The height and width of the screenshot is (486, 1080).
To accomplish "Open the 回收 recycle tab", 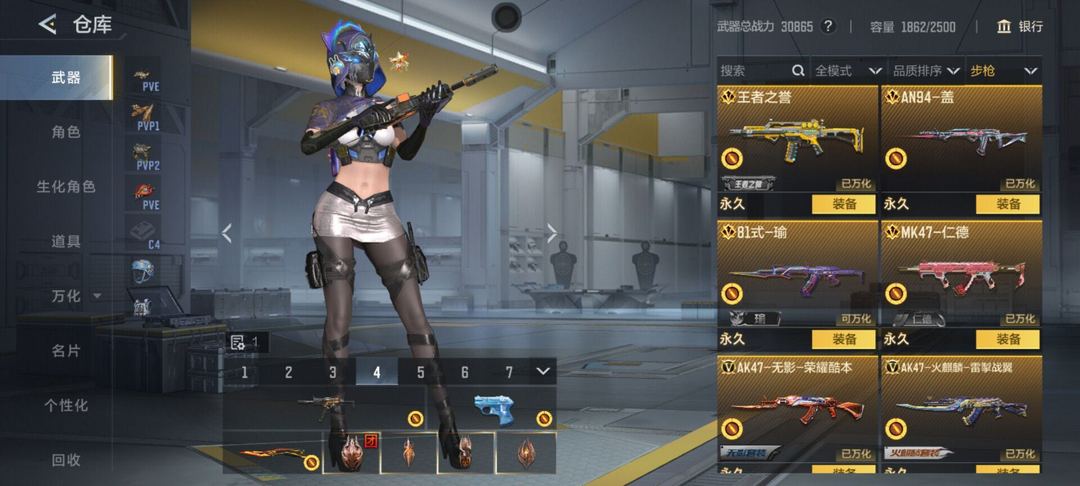I will click(x=66, y=460).
